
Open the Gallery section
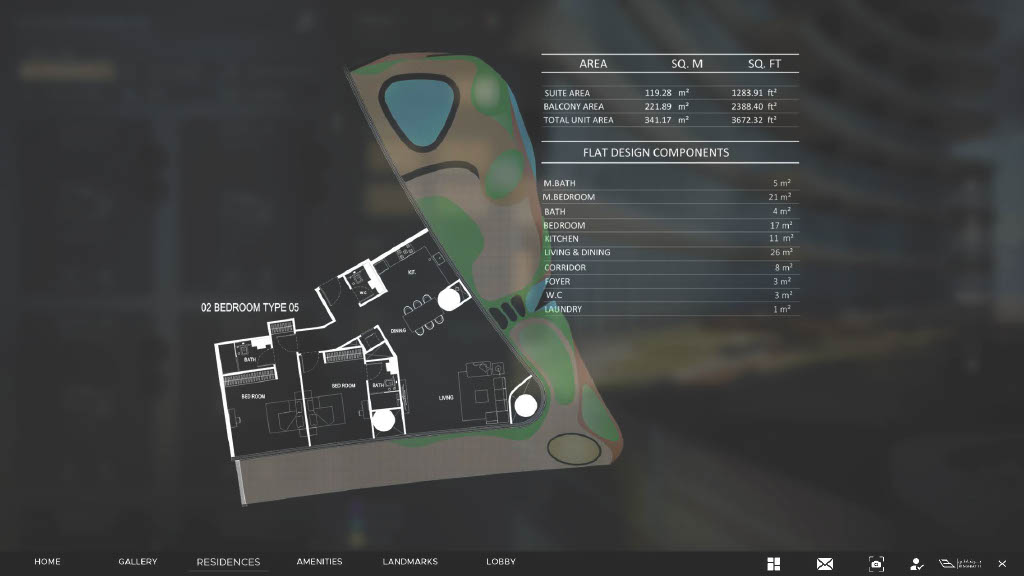138,562
